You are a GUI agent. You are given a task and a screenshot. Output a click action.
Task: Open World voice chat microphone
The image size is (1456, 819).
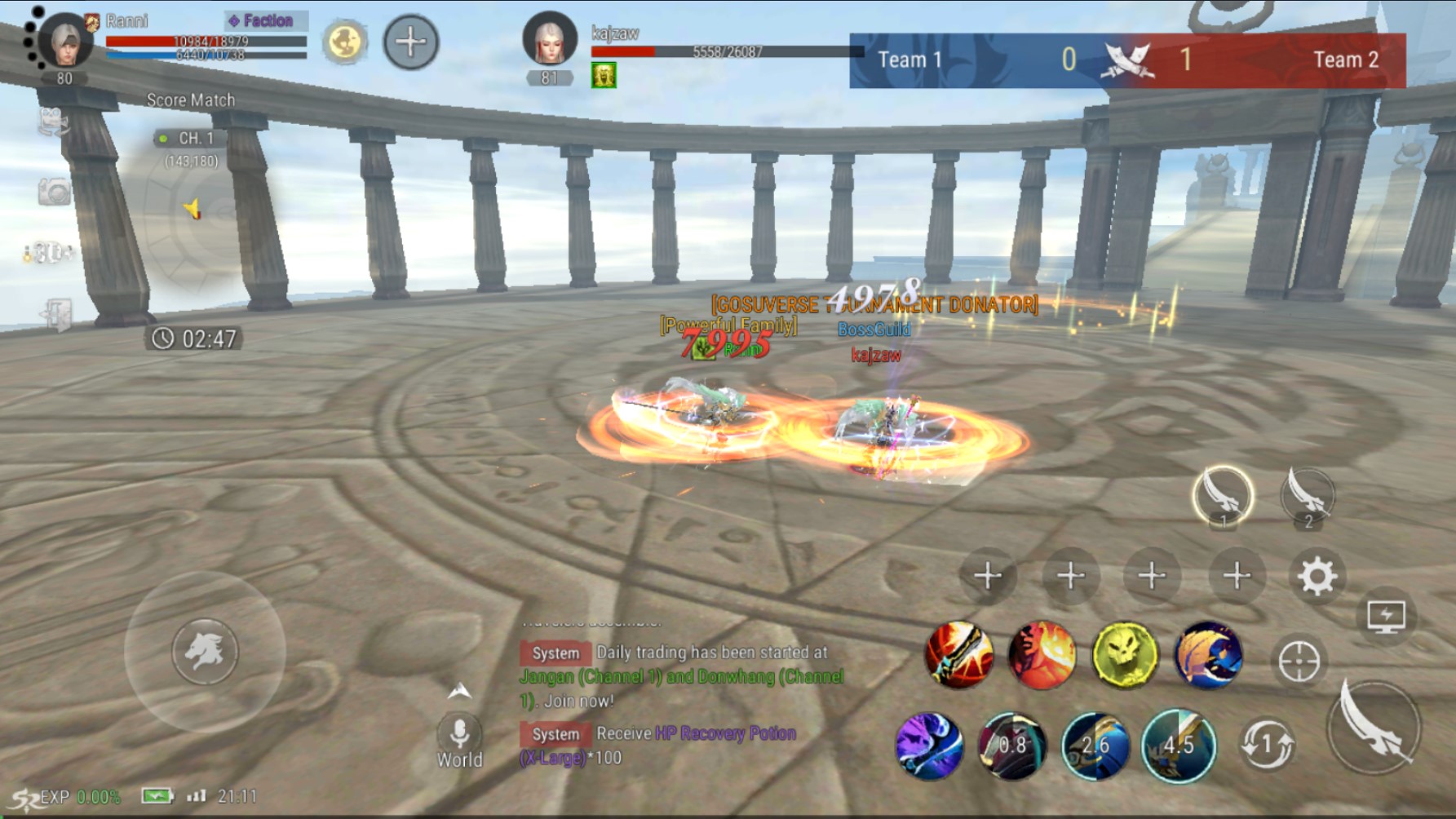pyautogui.click(x=460, y=733)
